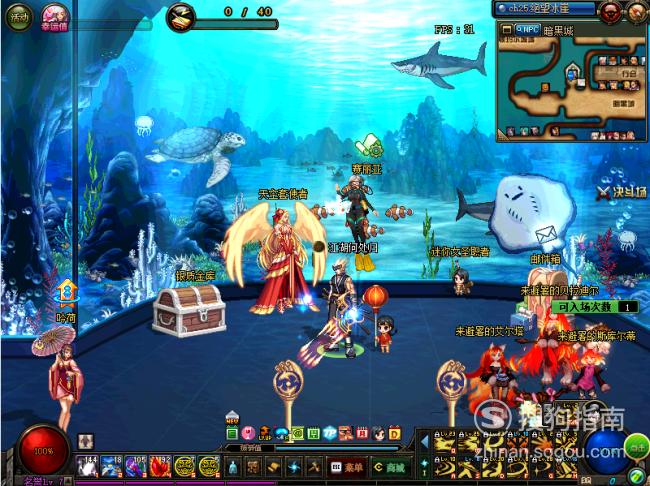Open the 决斗场 duel arena
This screenshot has width=650, height=486.
click(x=618, y=192)
